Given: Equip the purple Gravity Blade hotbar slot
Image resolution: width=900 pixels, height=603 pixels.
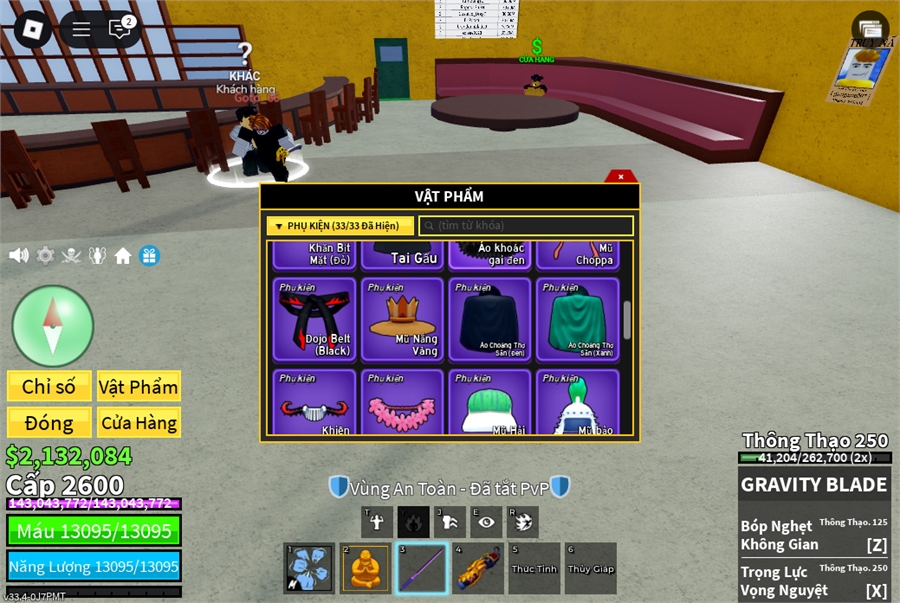Looking at the screenshot, I should [x=421, y=568].
